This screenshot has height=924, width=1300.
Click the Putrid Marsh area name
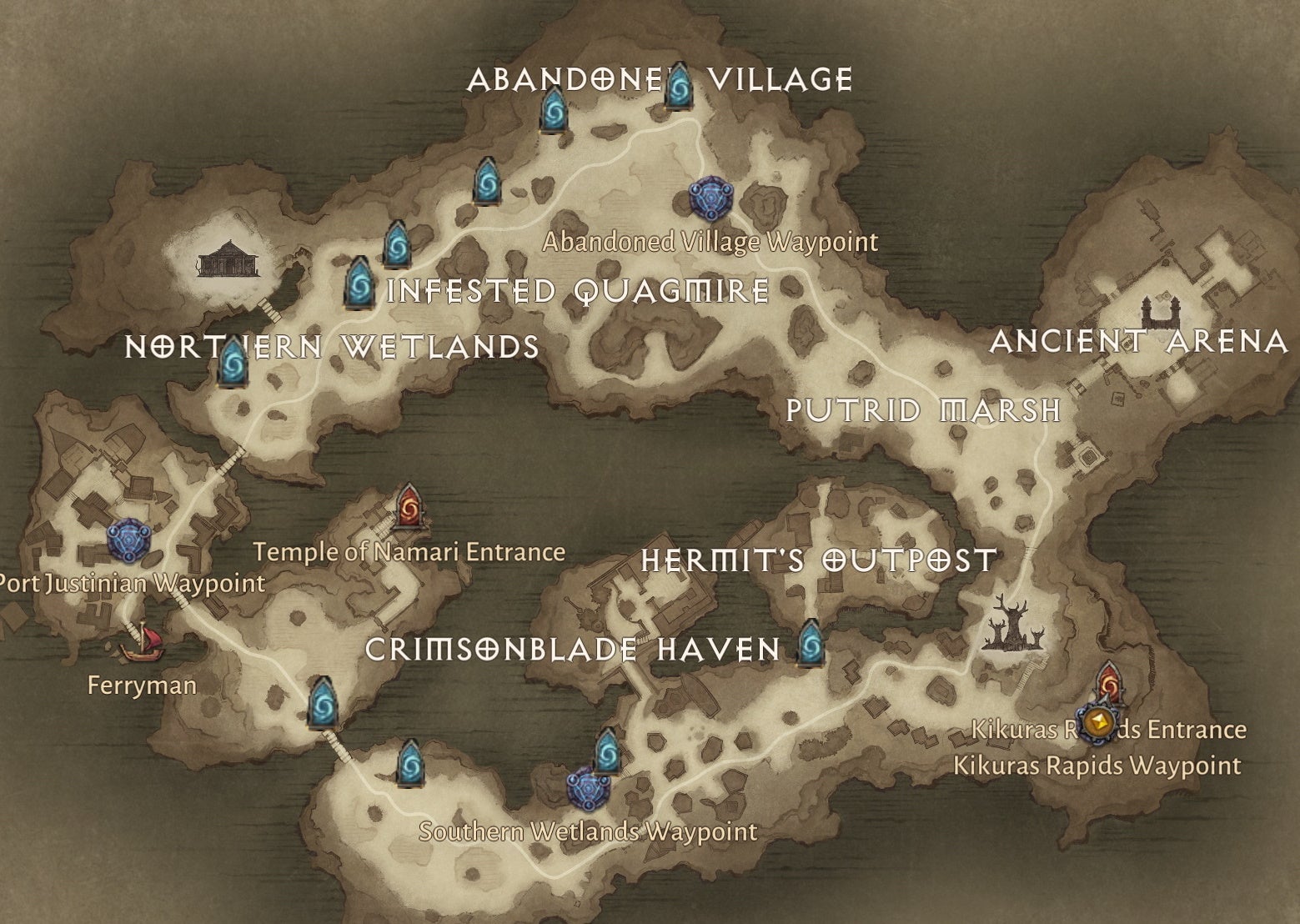coord(922,409)
